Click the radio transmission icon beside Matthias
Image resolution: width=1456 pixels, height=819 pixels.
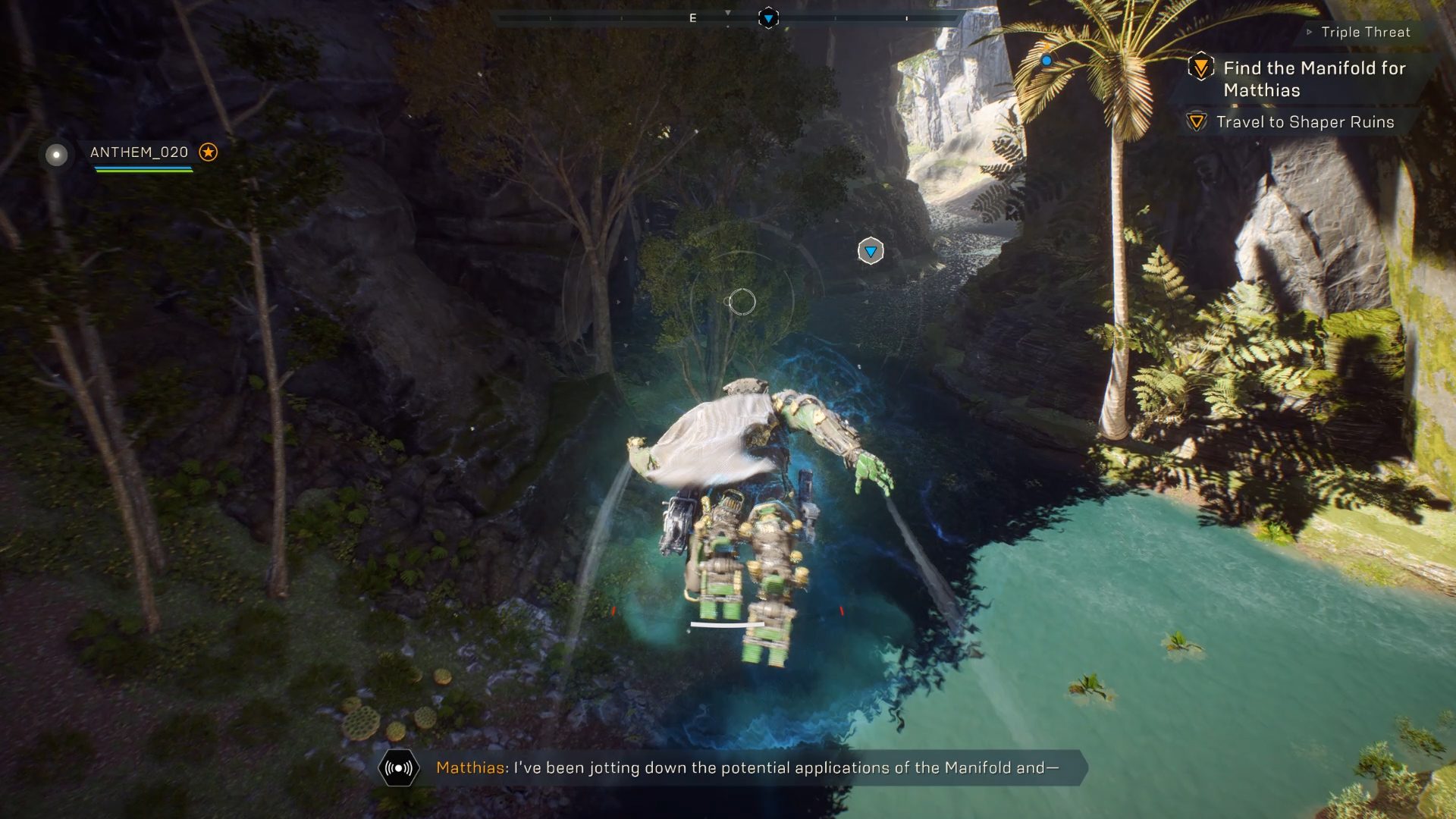coord(399,768)
